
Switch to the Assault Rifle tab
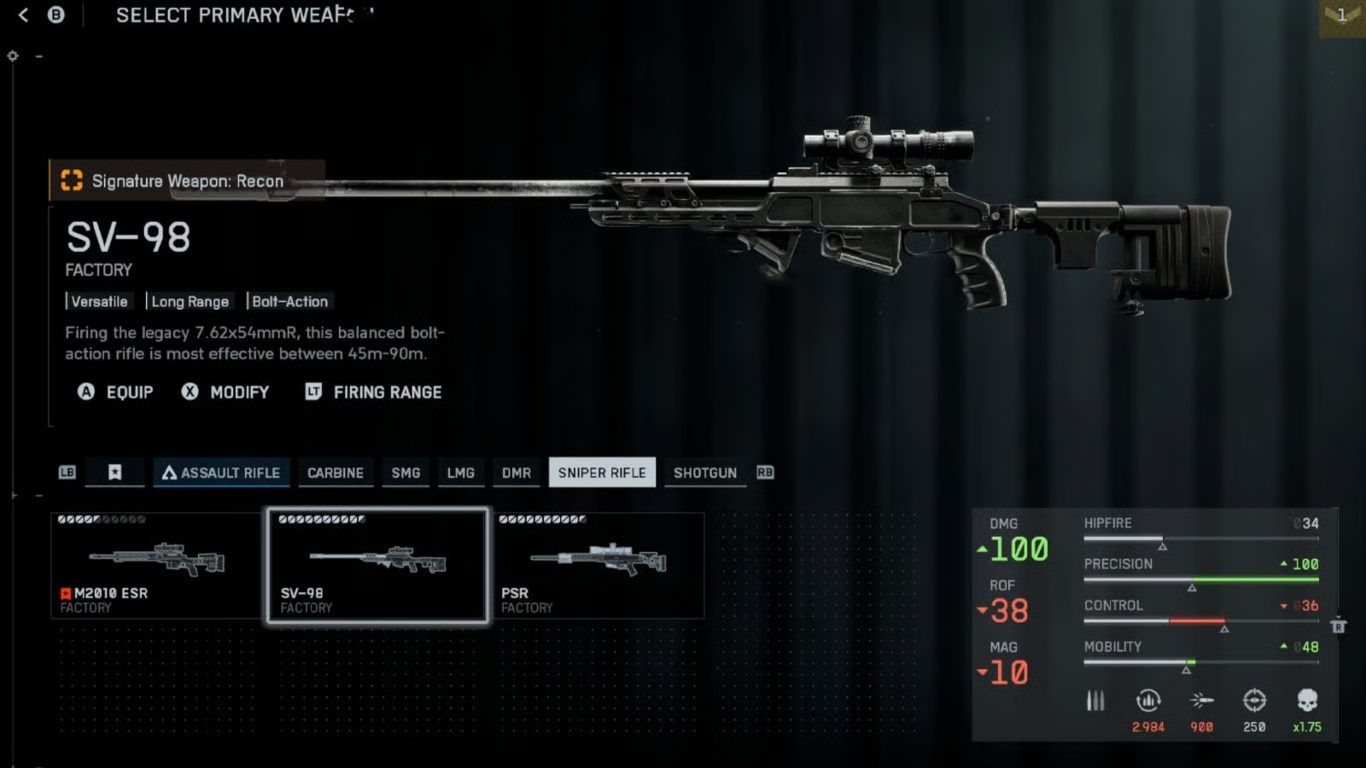222,473
